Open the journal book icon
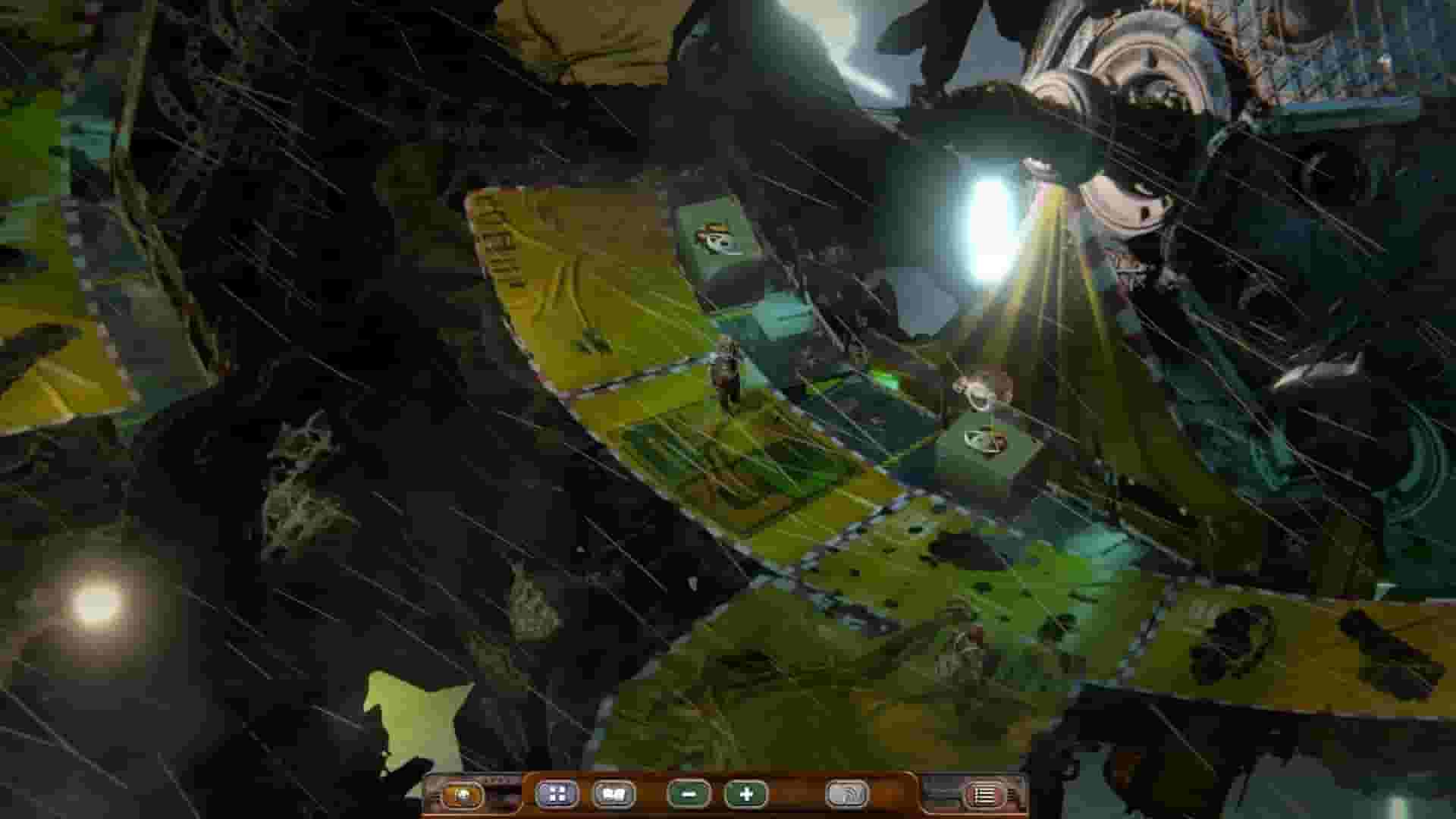 coord(613,794)
